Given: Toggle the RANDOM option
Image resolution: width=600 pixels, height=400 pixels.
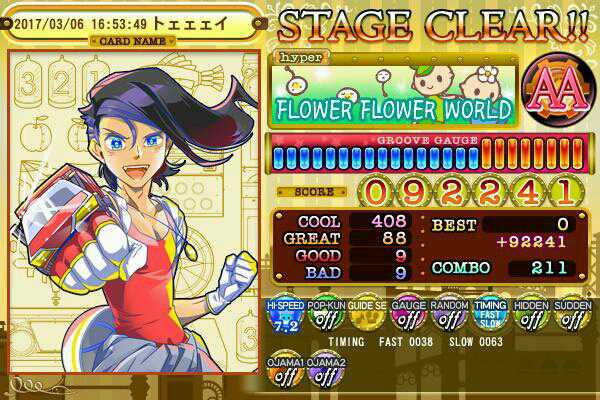Looking at the screenshot, I should 449,316.
